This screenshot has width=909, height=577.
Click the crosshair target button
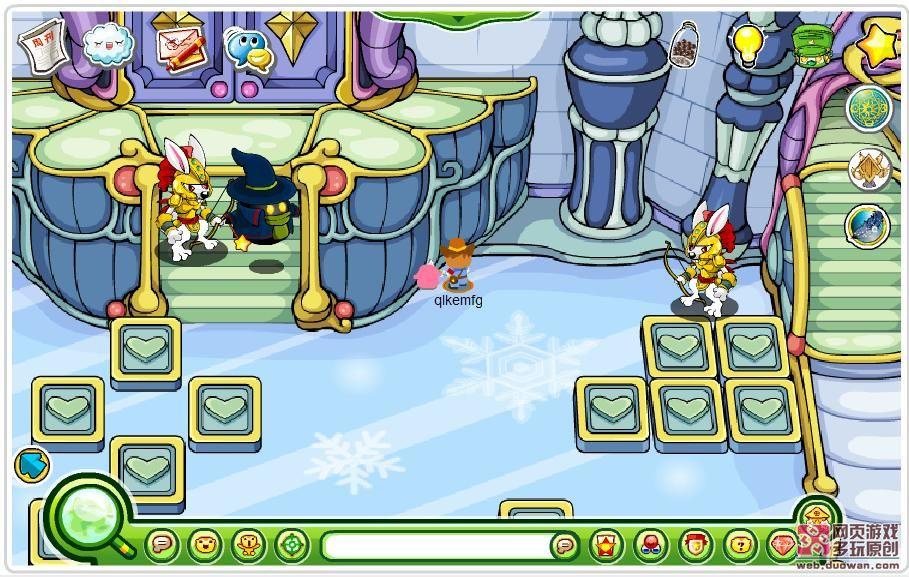[291, 546]
